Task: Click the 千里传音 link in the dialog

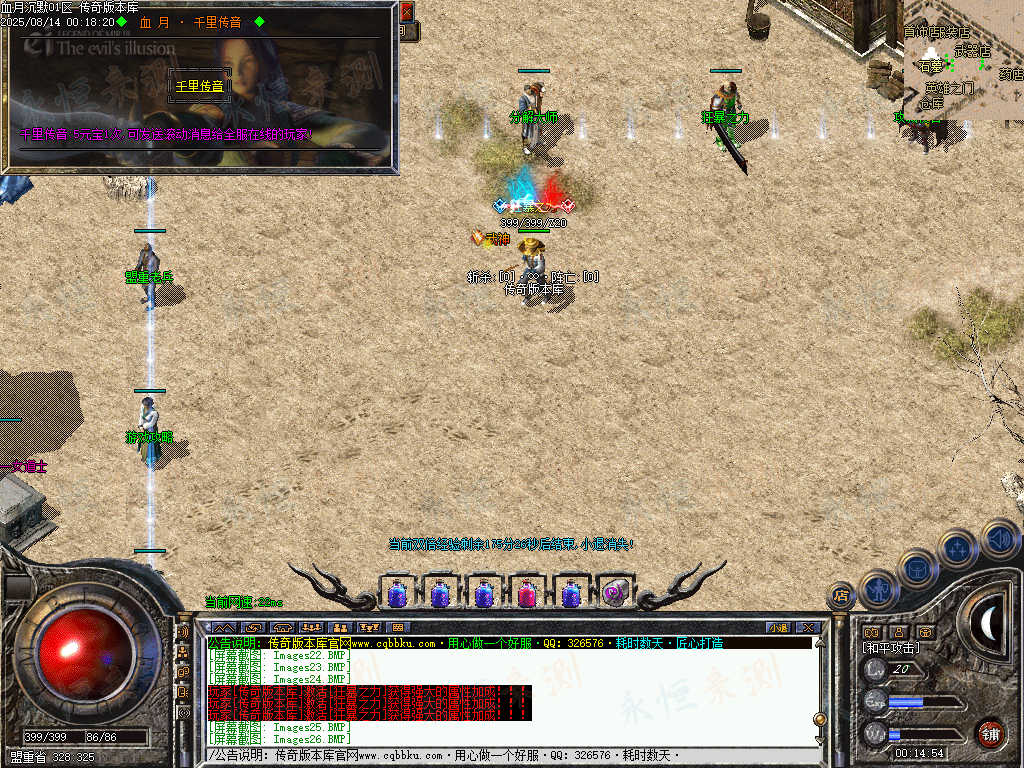Action: (200, 86)
